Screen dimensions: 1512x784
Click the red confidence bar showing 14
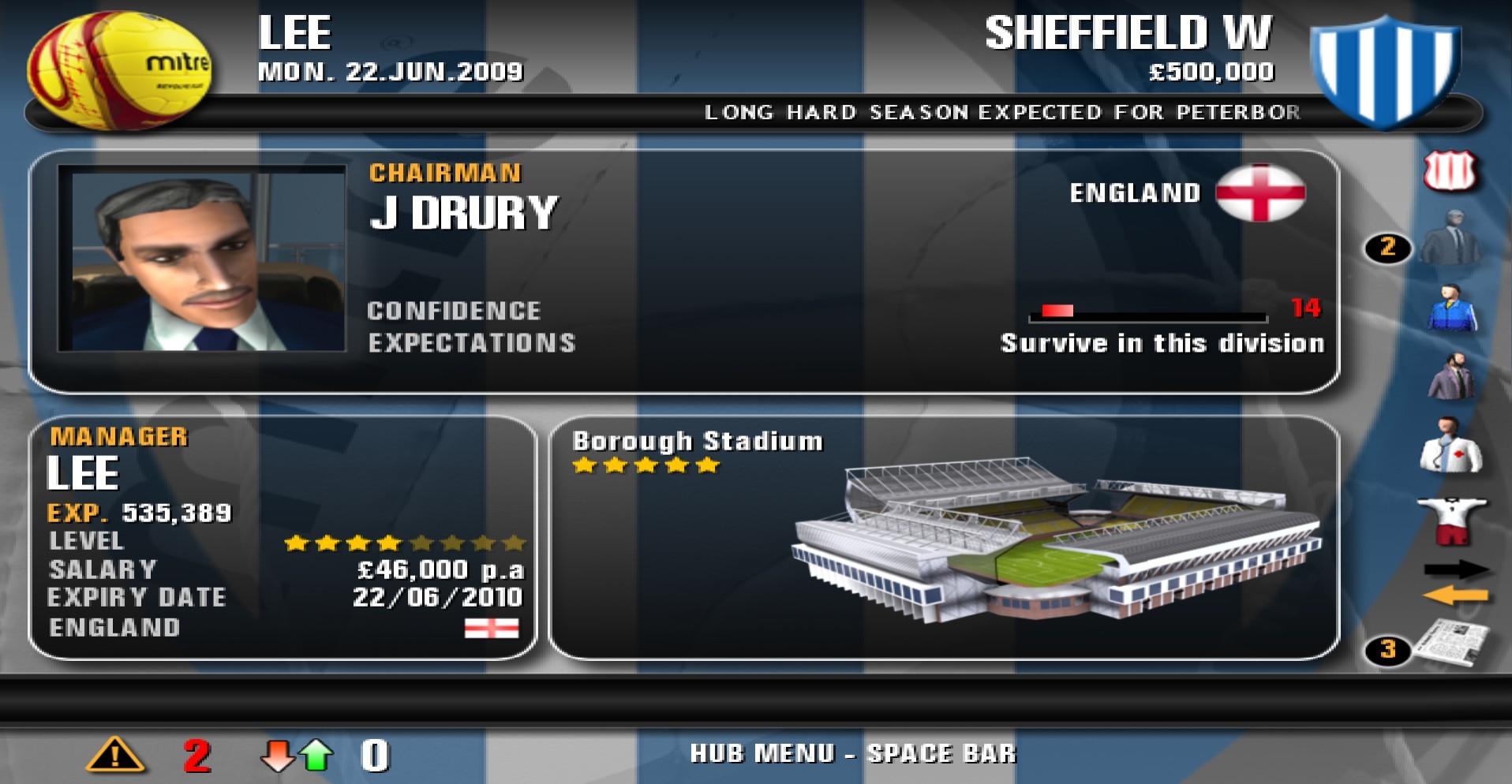tap(1057, 309)
